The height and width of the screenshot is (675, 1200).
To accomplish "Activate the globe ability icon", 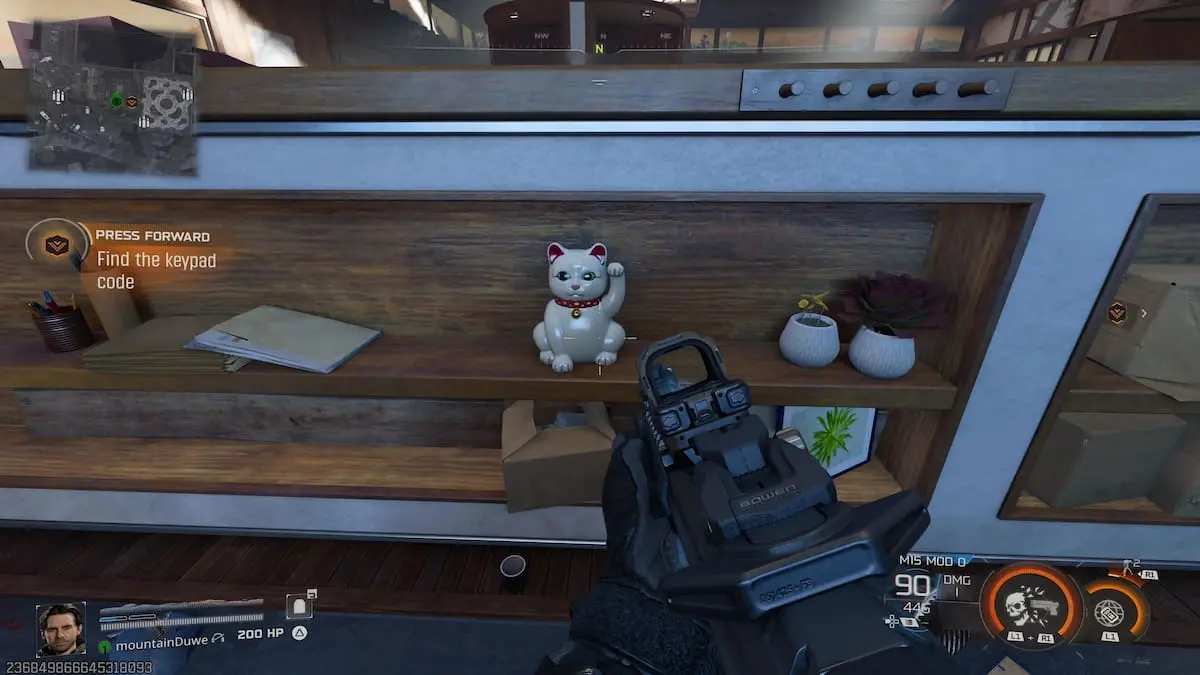I will [1109, 611].
